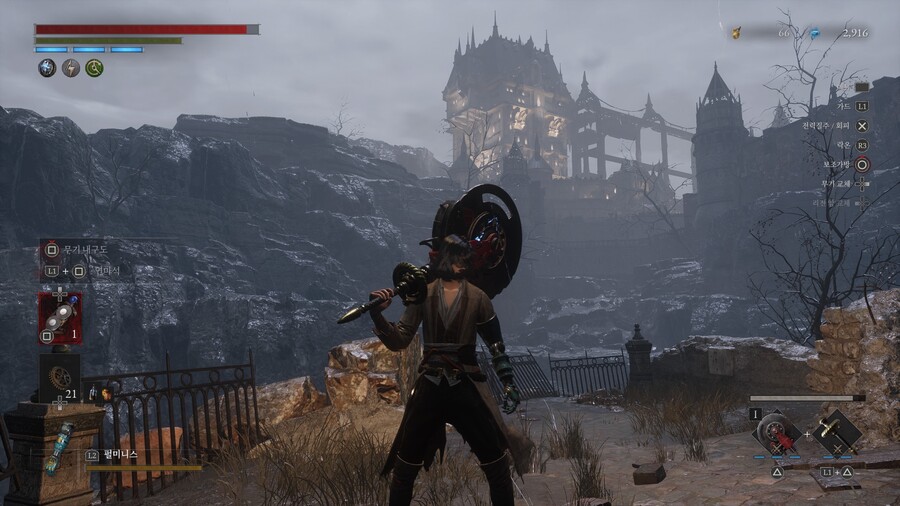Click the small lamp icon beside the gear slot

click(103, 394)
